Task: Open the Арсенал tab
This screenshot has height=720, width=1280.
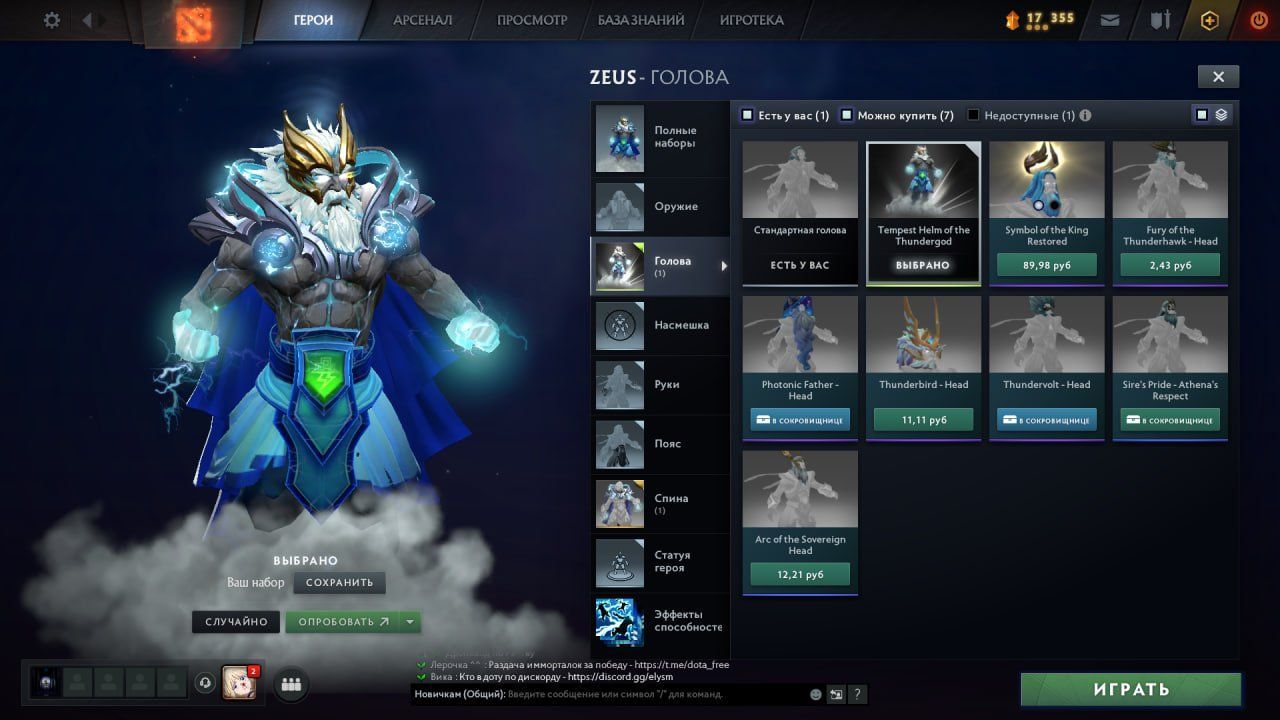Action: tap(422, 20)
